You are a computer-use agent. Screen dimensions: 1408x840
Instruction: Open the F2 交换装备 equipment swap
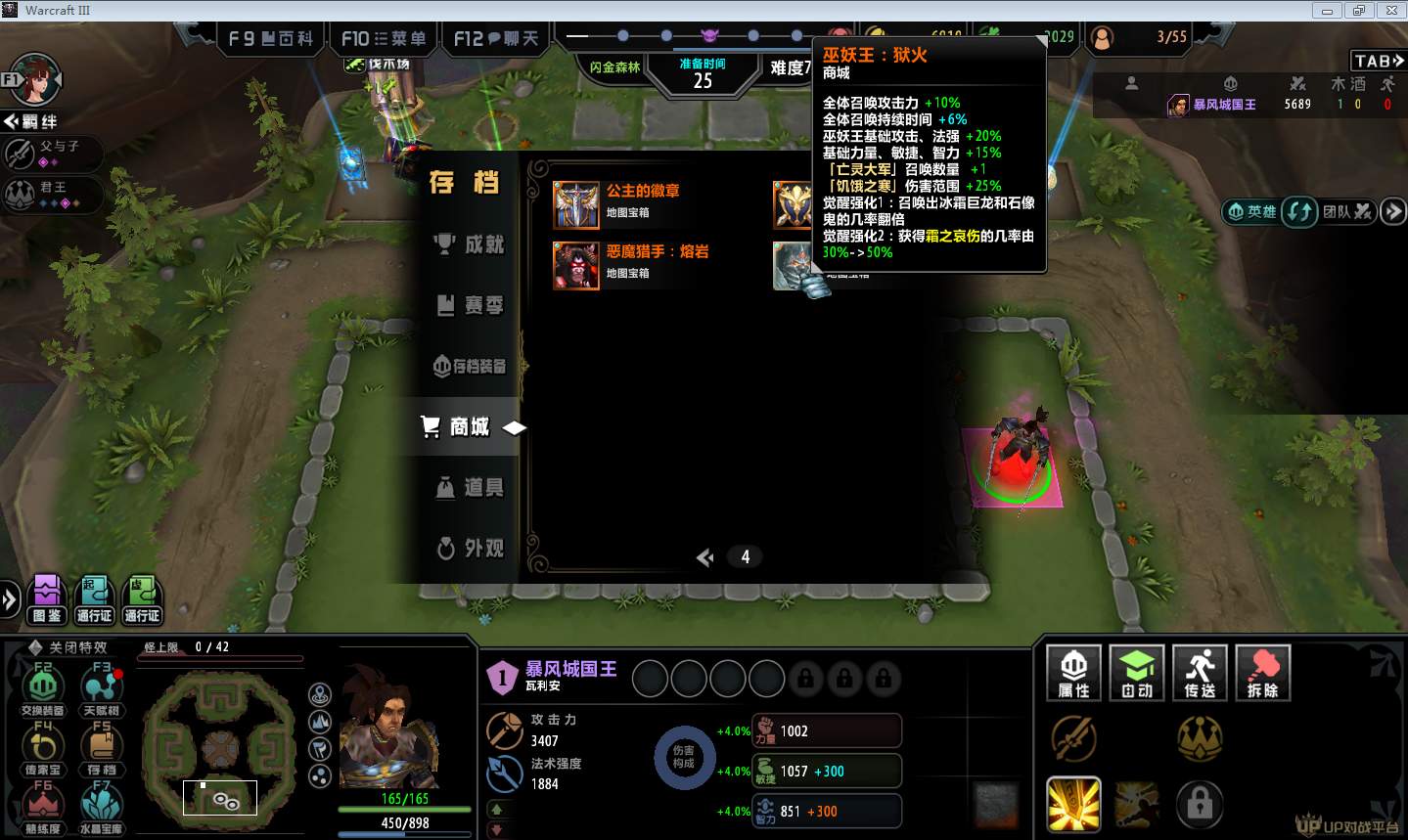coord(43,688)
